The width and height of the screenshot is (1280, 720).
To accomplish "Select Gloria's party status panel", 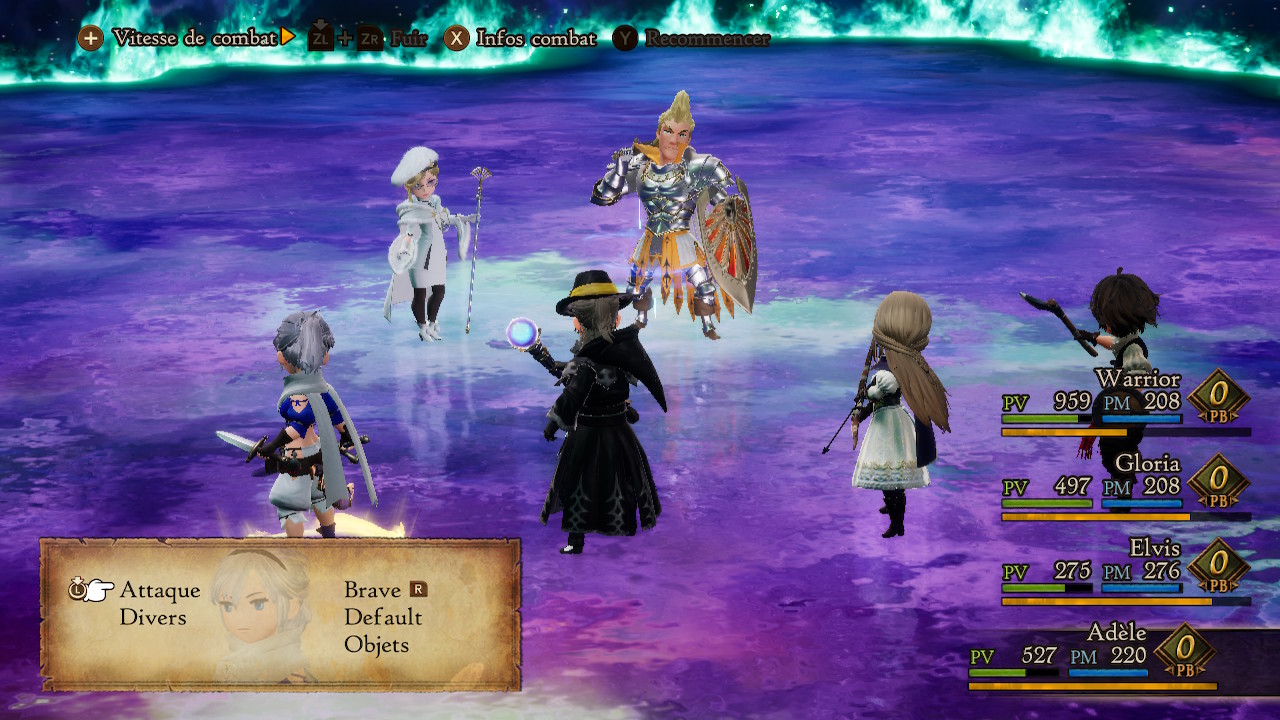I will tap(1125, 487).
